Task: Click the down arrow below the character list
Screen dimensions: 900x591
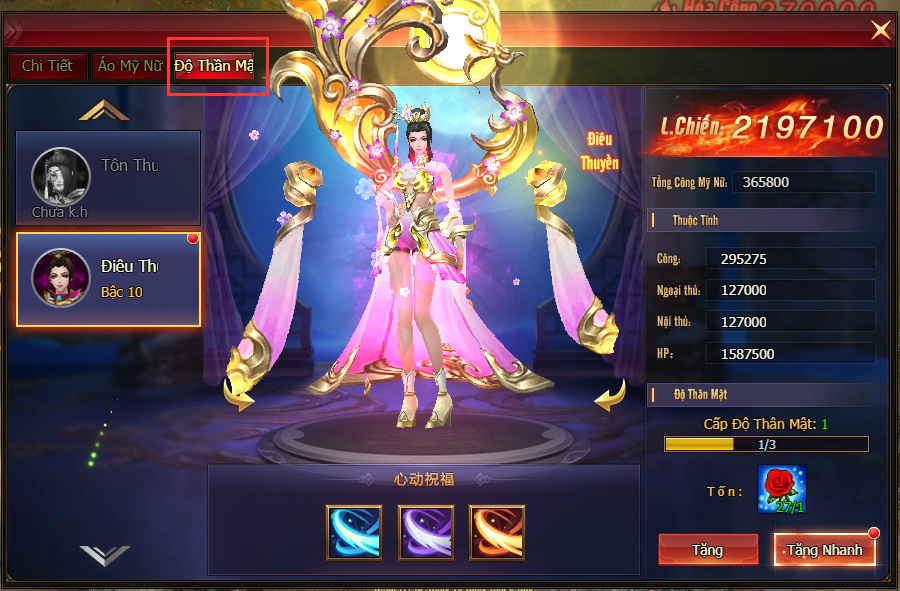Action: pyautogui.click(x=105, y=554)
